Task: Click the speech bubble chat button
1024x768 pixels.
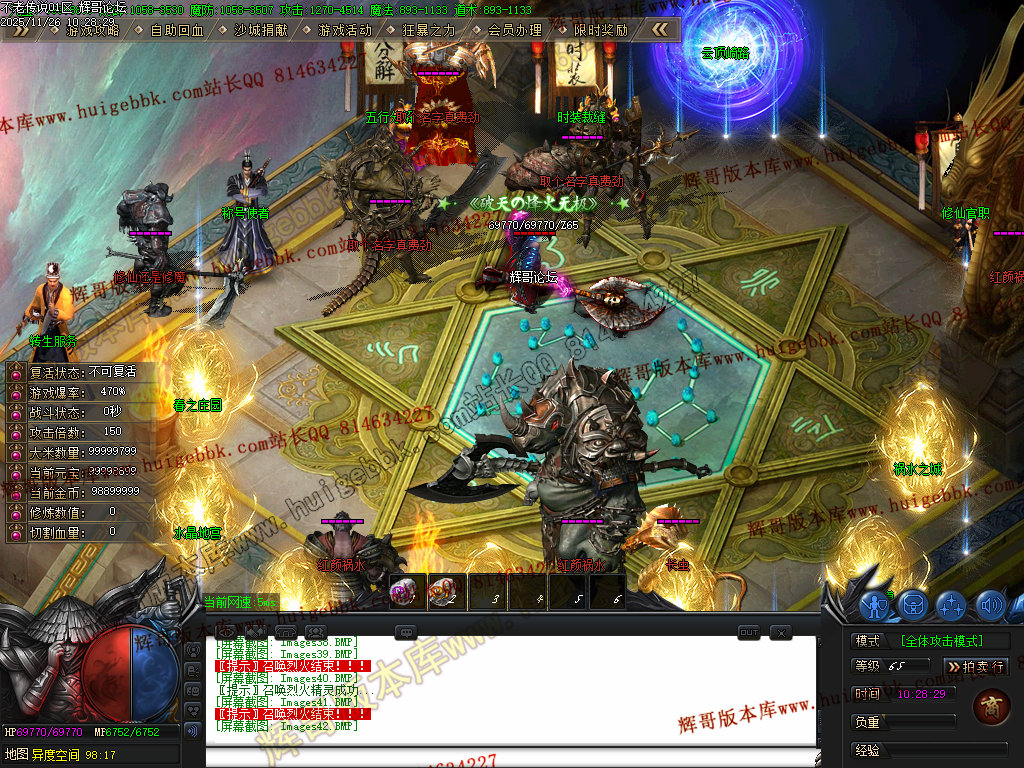Action: pyautogui.click(x=405, y=632)
